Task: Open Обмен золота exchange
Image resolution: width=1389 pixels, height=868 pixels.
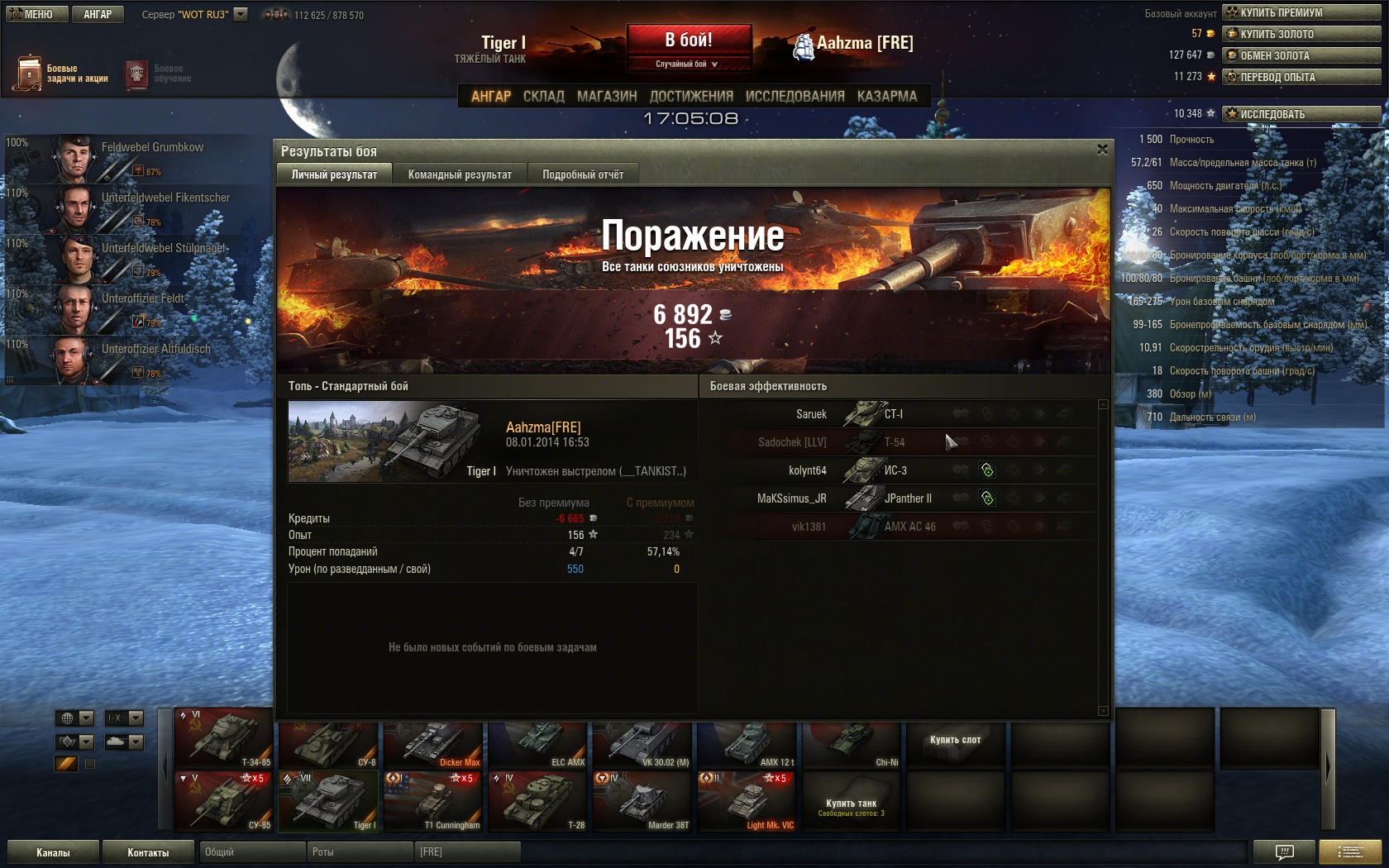Action: (x=1301, y=55)
